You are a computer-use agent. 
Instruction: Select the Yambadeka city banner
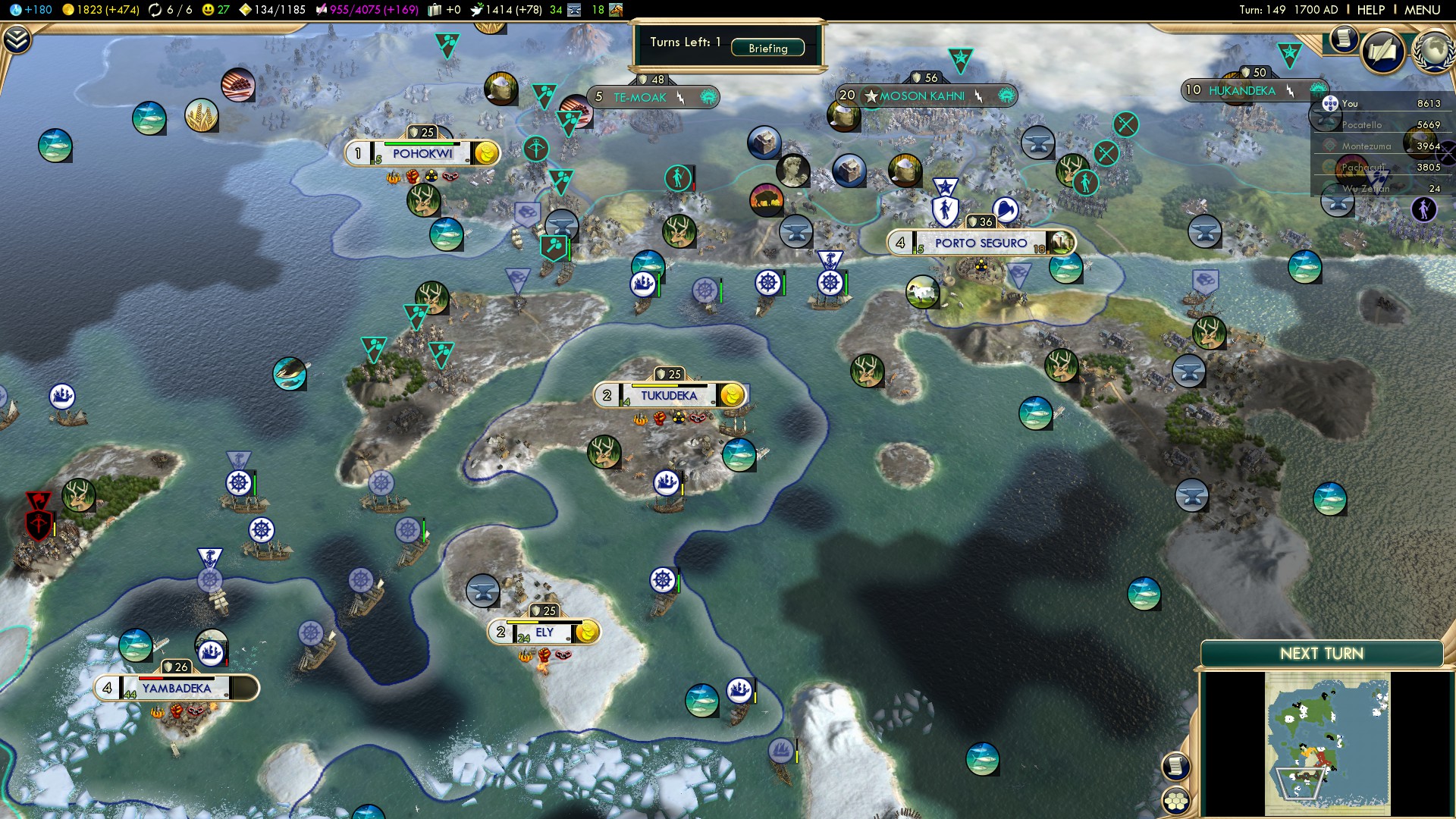click(x=176, y=689)
